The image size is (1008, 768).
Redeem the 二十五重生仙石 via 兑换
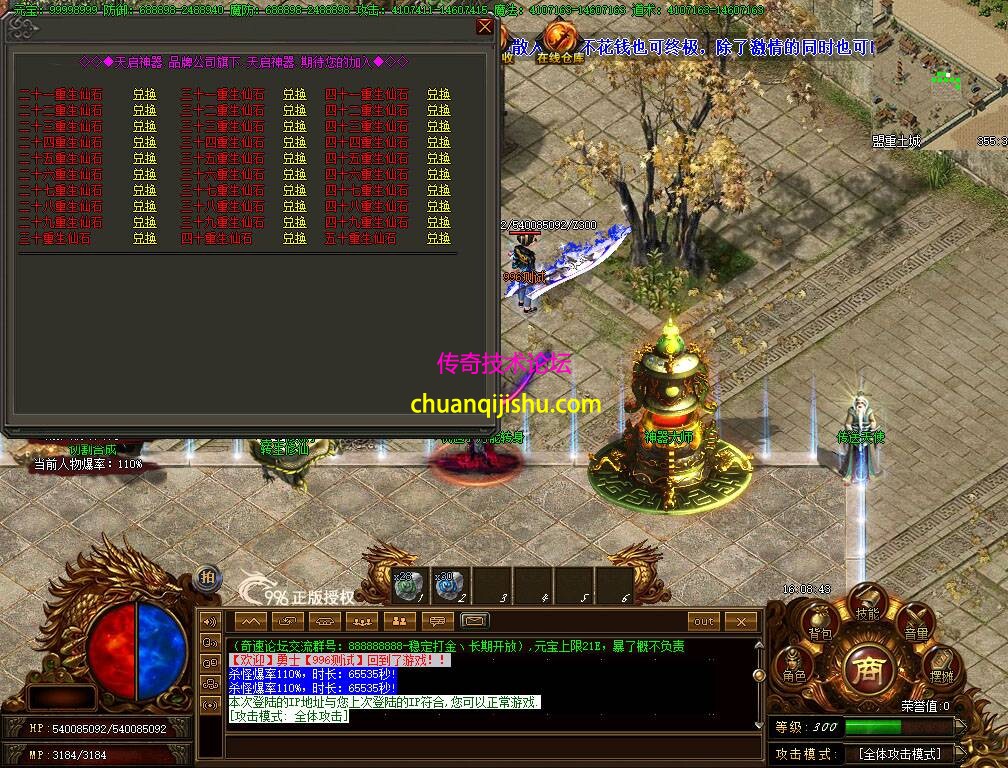[145, 159]
